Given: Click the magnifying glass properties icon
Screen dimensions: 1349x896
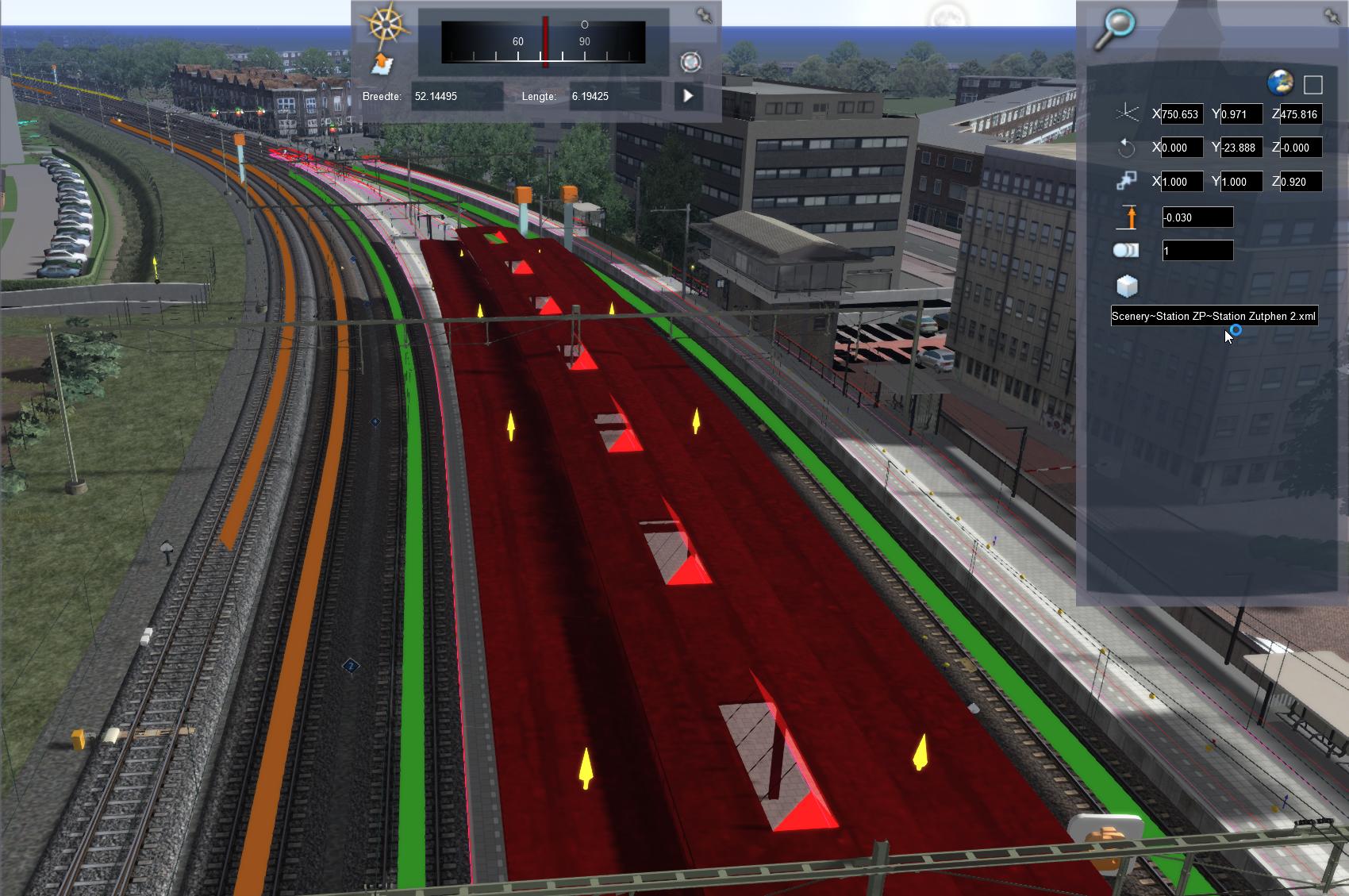Looking at the screenshot, I should click(x=1114, y=29).
